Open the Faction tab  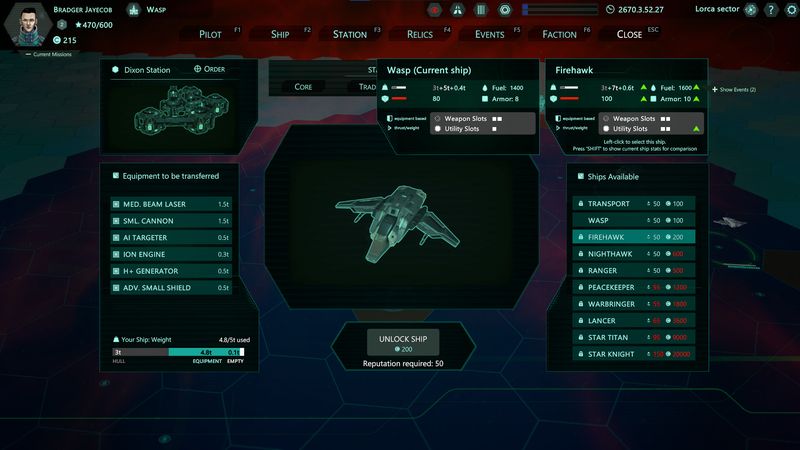coord(560,34)
